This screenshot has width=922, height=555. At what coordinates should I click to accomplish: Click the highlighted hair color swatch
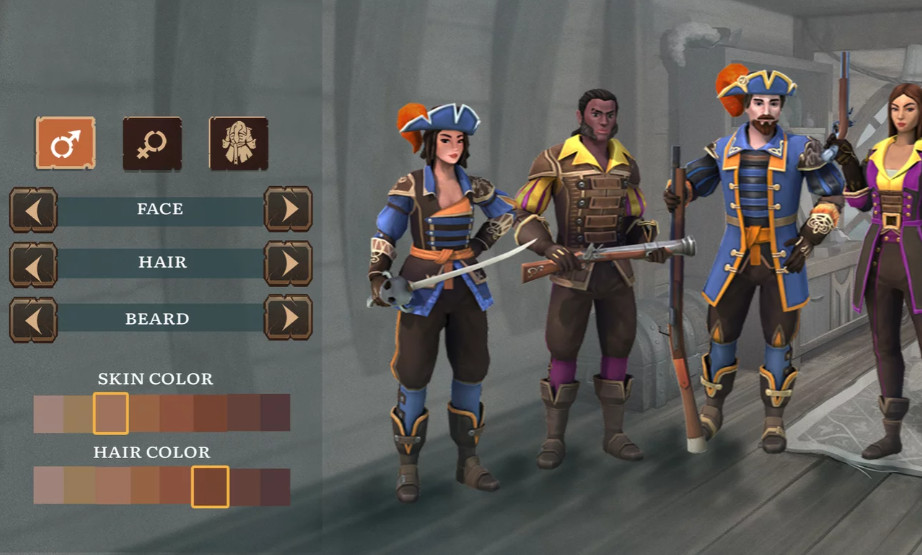[210, 487]
